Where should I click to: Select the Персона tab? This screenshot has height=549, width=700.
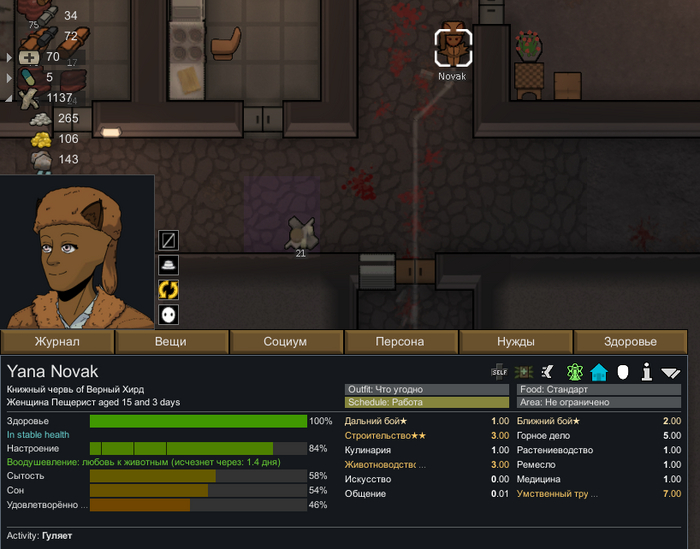pos(400,341)
